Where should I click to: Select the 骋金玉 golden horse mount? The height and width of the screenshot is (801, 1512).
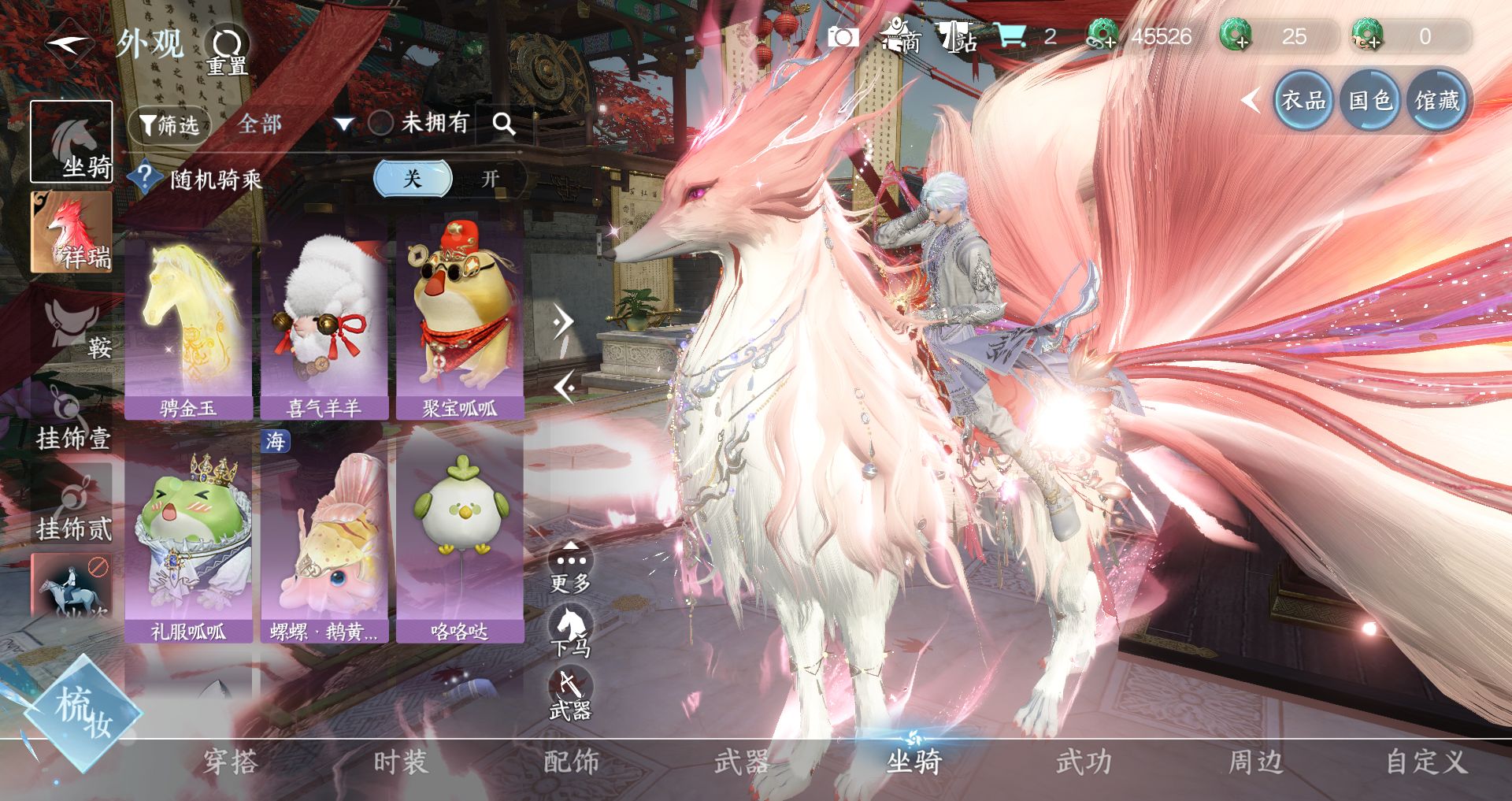188,327
